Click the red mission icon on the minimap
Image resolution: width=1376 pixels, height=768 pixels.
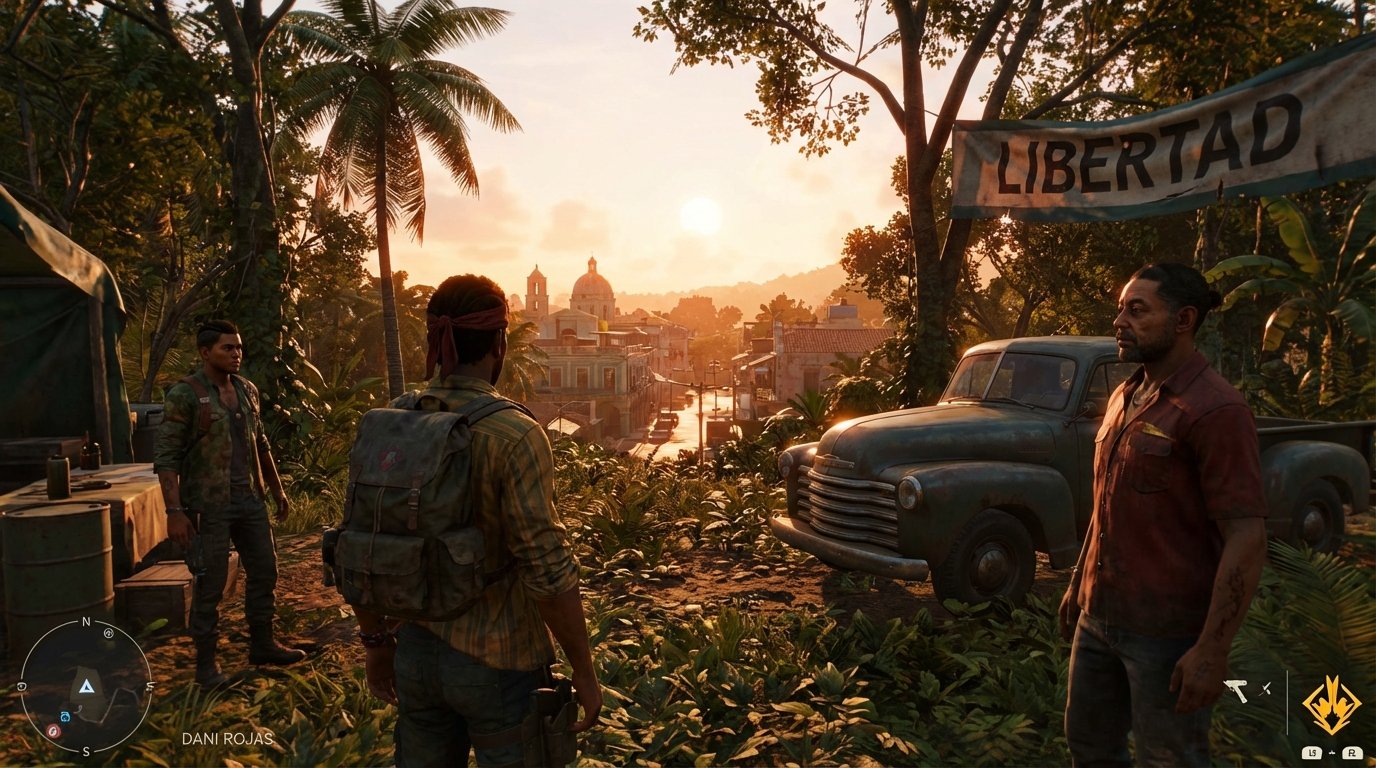tap(53, 731)
